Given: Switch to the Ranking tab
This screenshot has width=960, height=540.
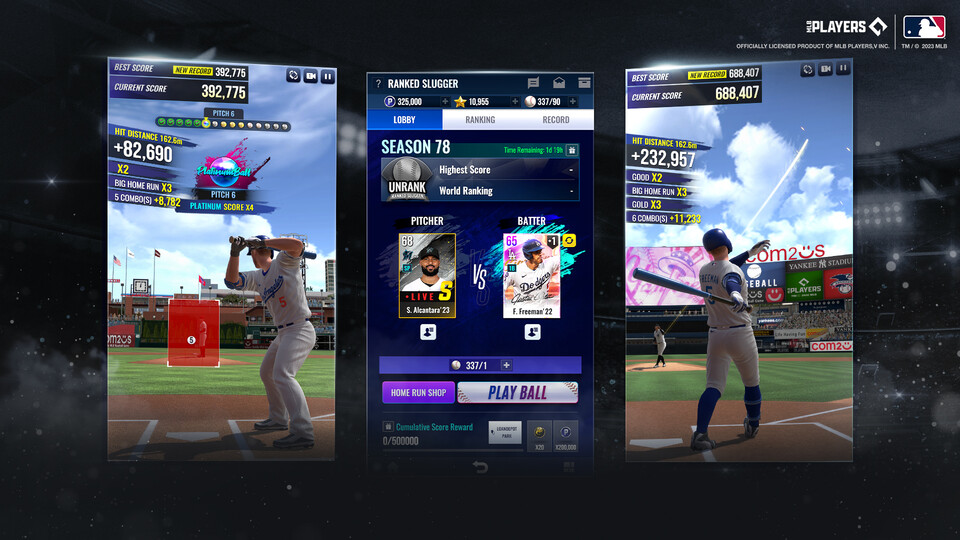Looking at the screenshot, I should [480, 120].
